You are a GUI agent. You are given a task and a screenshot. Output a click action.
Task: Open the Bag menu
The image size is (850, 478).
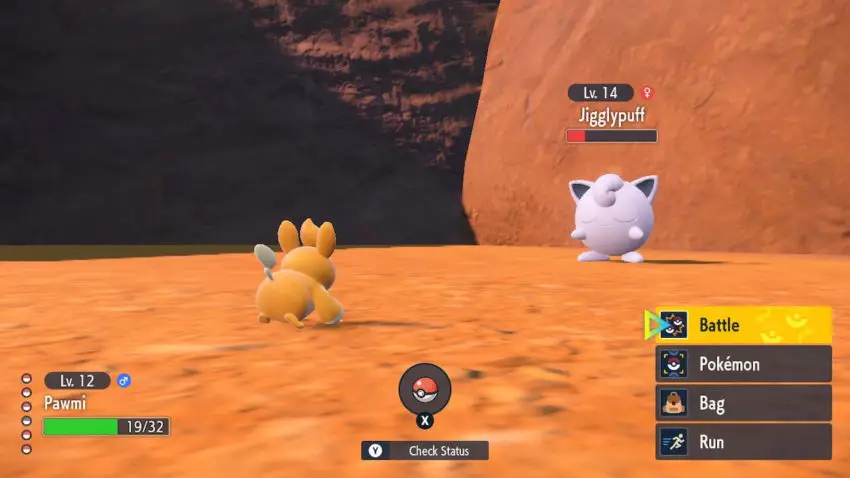743,403
